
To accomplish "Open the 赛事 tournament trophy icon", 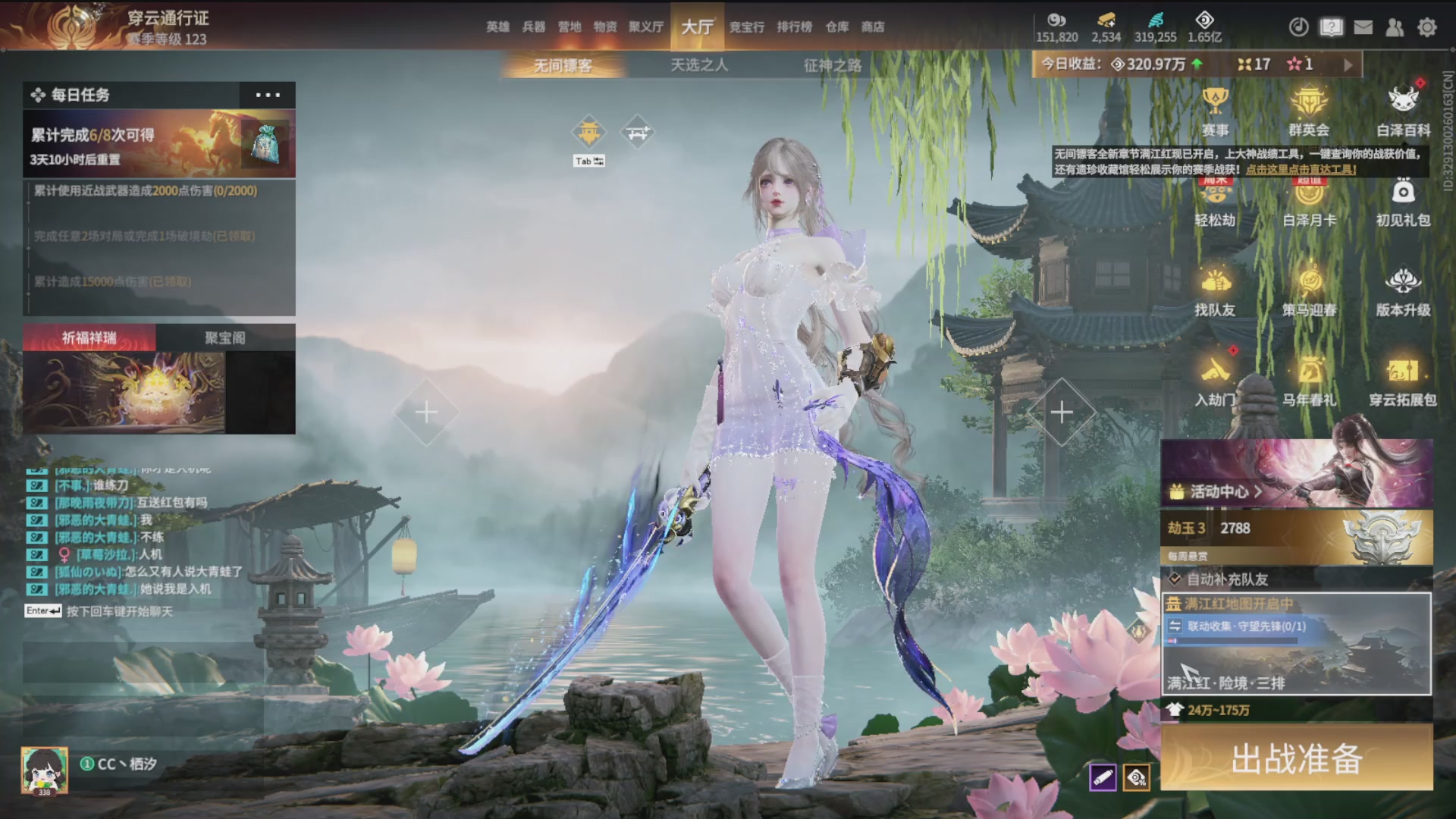I will [x=1215, y=111].
